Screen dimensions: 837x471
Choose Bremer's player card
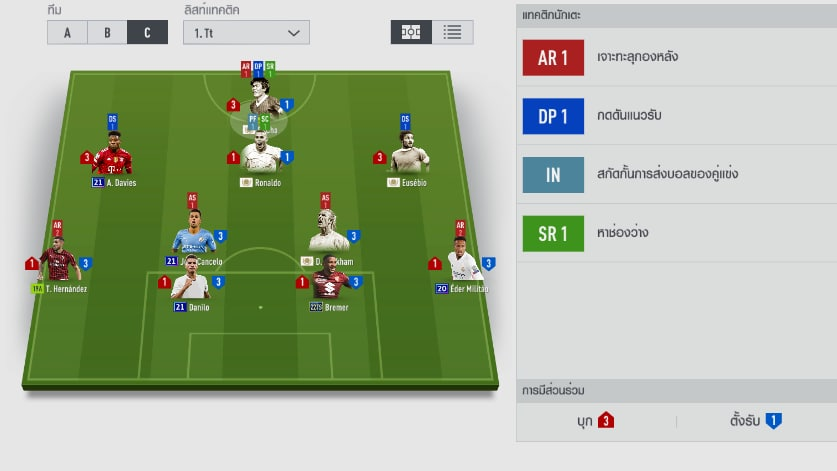point(329,283)
